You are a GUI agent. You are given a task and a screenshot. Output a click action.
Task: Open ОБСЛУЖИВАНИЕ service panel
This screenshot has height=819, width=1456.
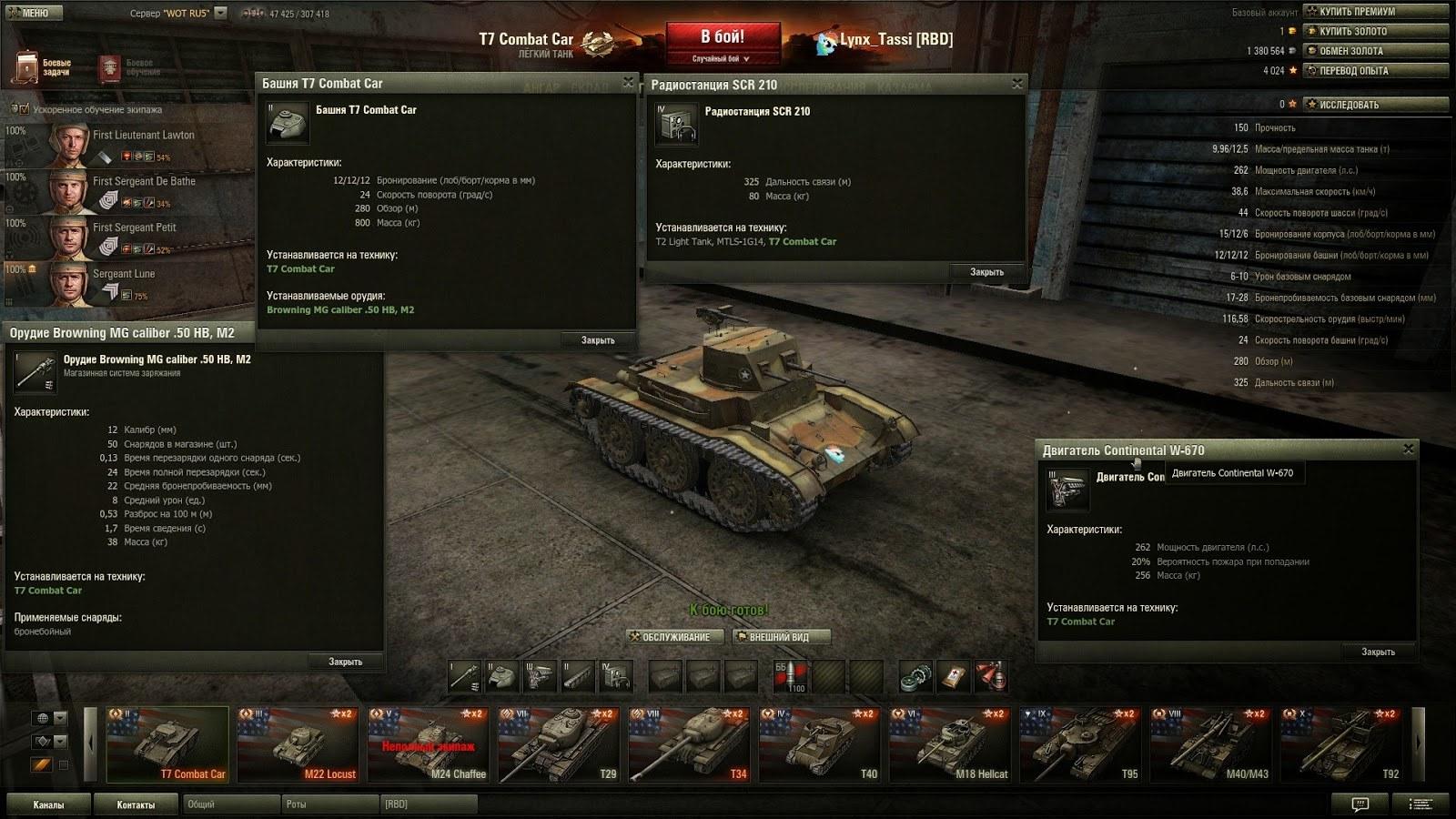point(675,637)
